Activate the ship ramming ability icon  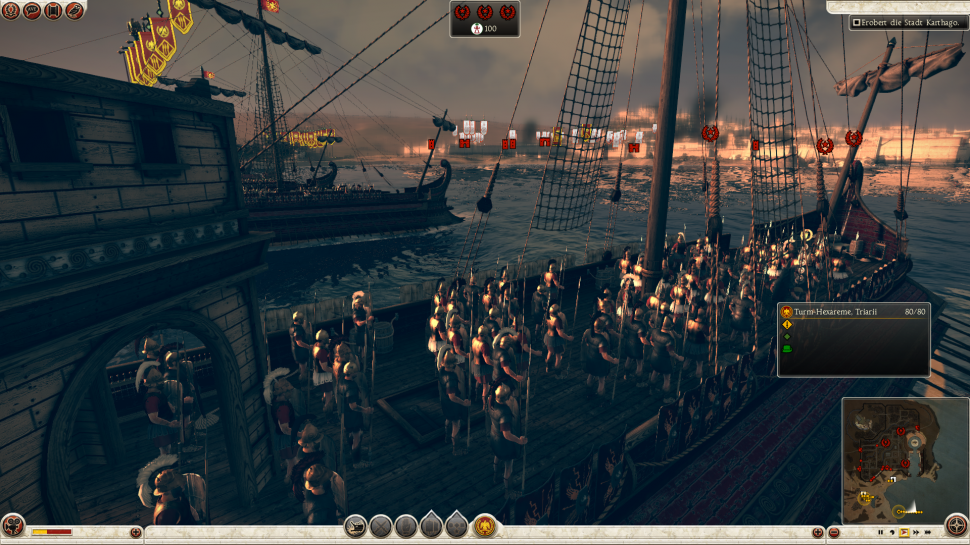coord(355,525)
